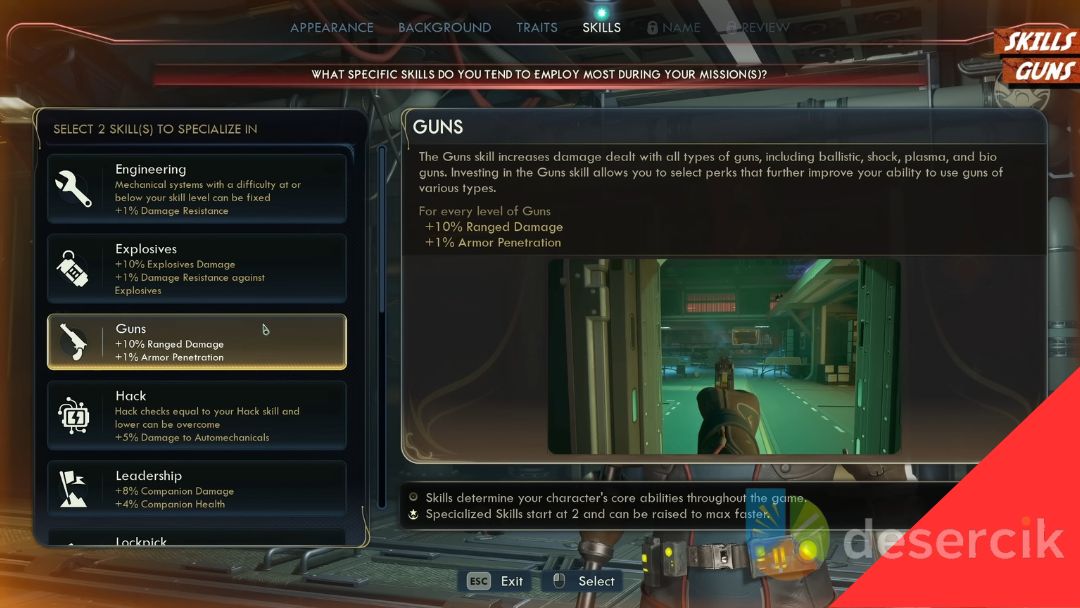Image resolution: width=1080 pixels, height=608 pixels.
Task: Open the locked Review tab
Action: [759, 27]
